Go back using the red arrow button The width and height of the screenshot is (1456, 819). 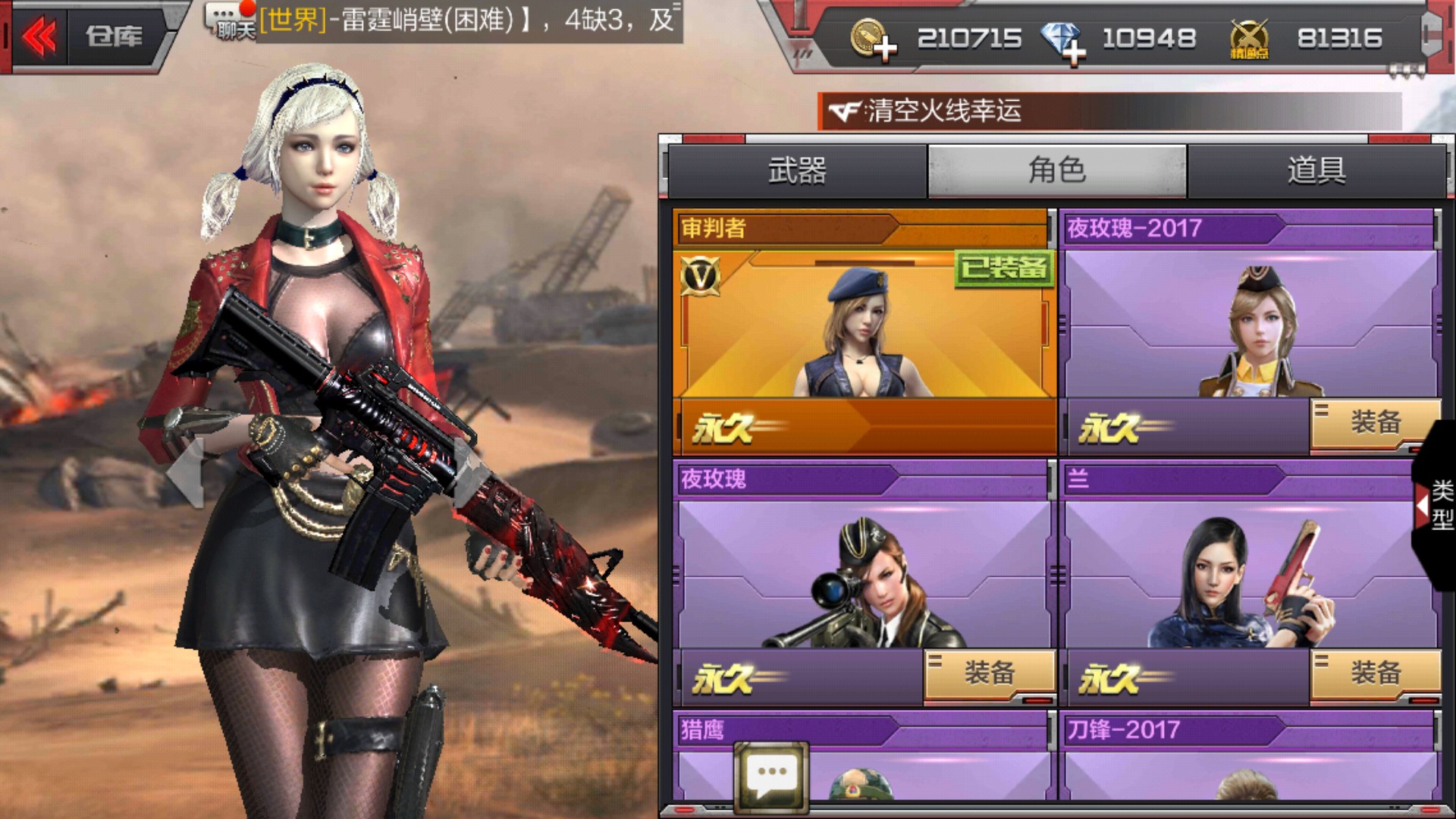[39, 36]
